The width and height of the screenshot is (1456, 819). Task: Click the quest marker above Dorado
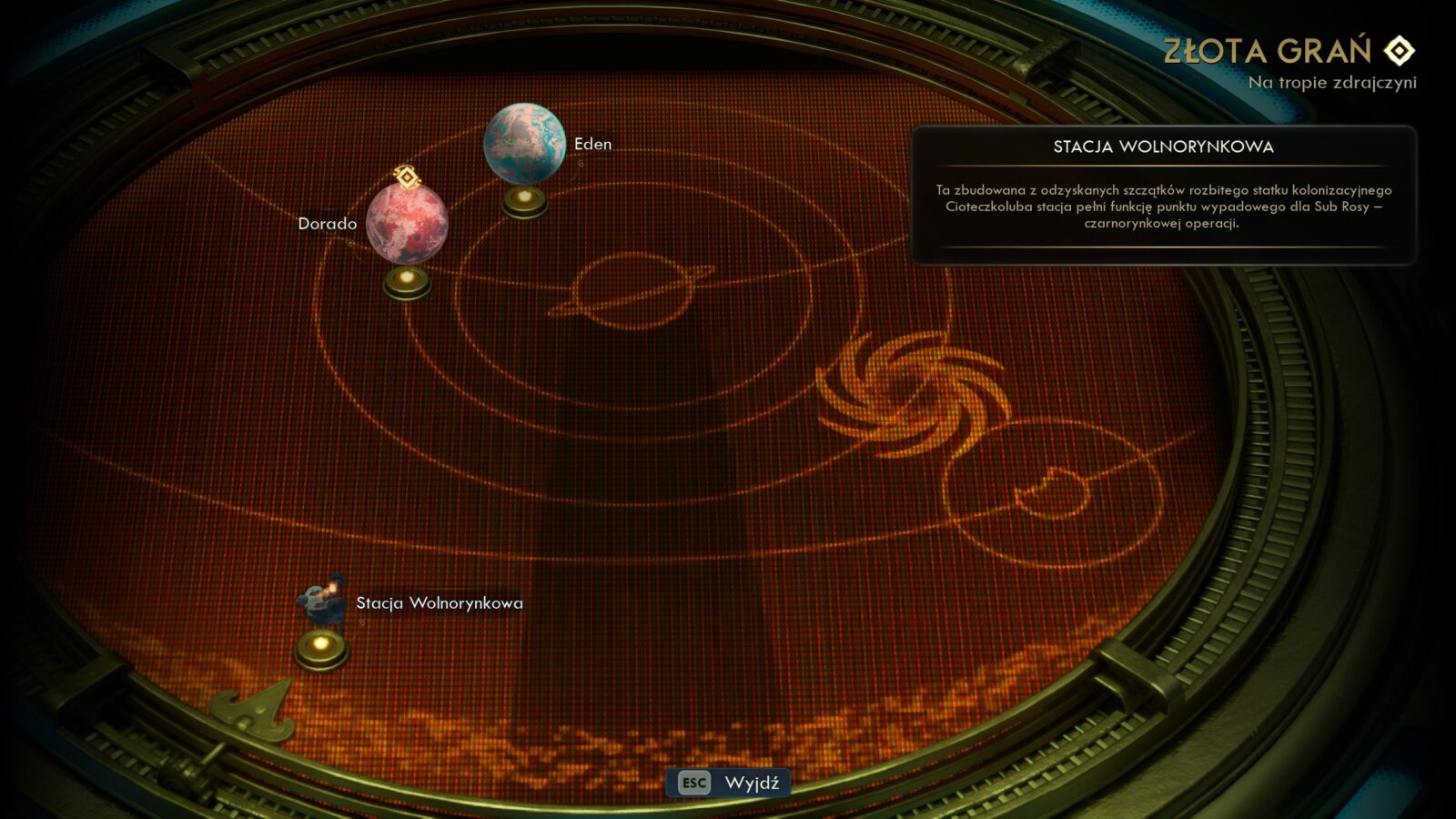pyautogui.click(x=407, y=176)
